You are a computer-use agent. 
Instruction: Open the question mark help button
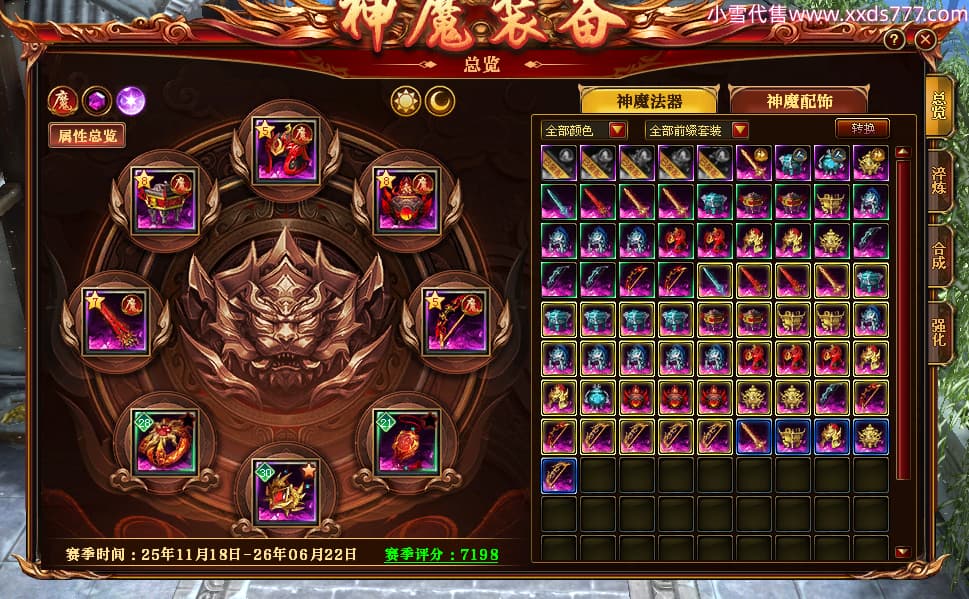click(x=894, y=40)
